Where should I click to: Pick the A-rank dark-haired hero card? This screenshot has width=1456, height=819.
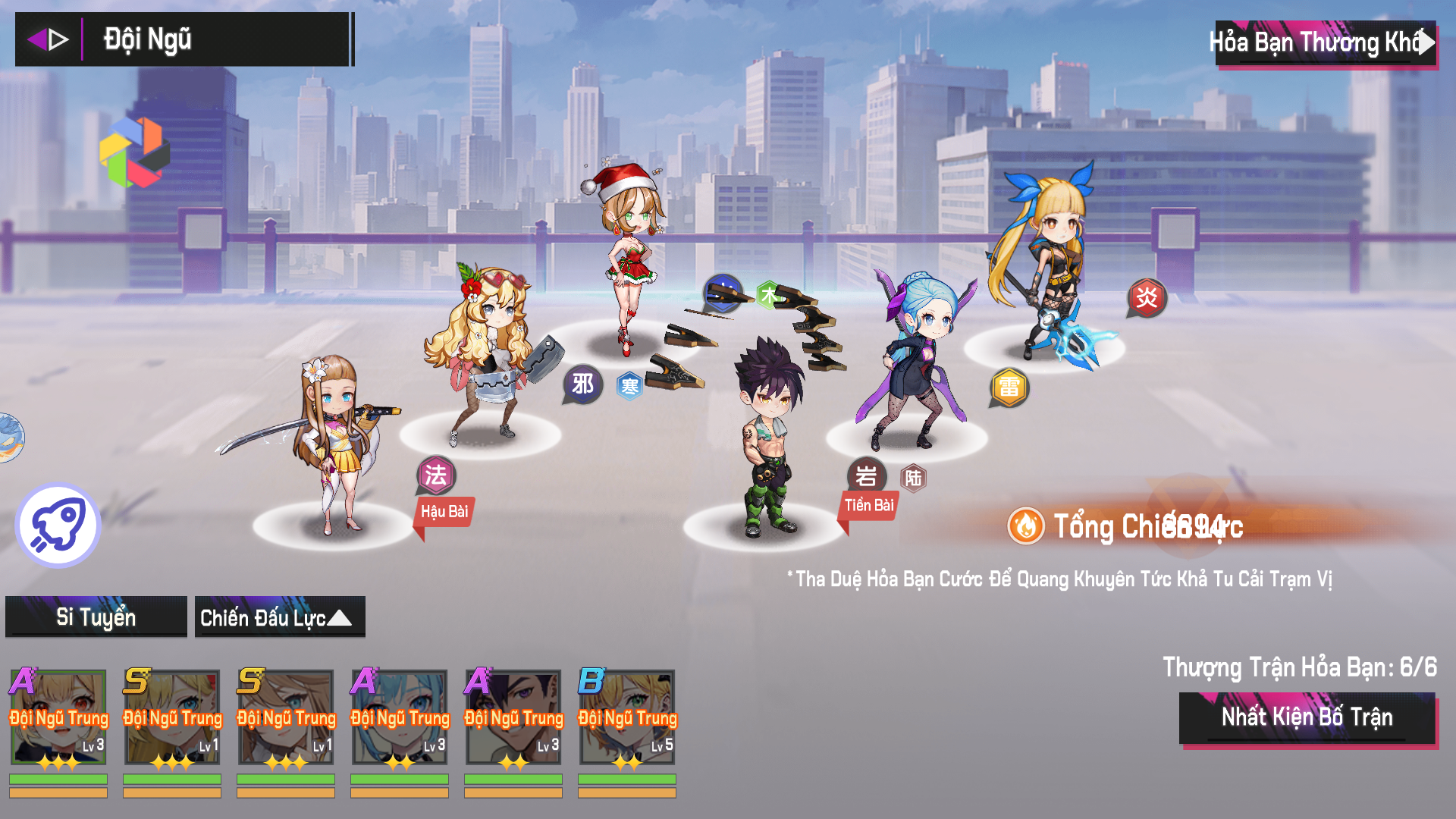[x=513, y=717]
